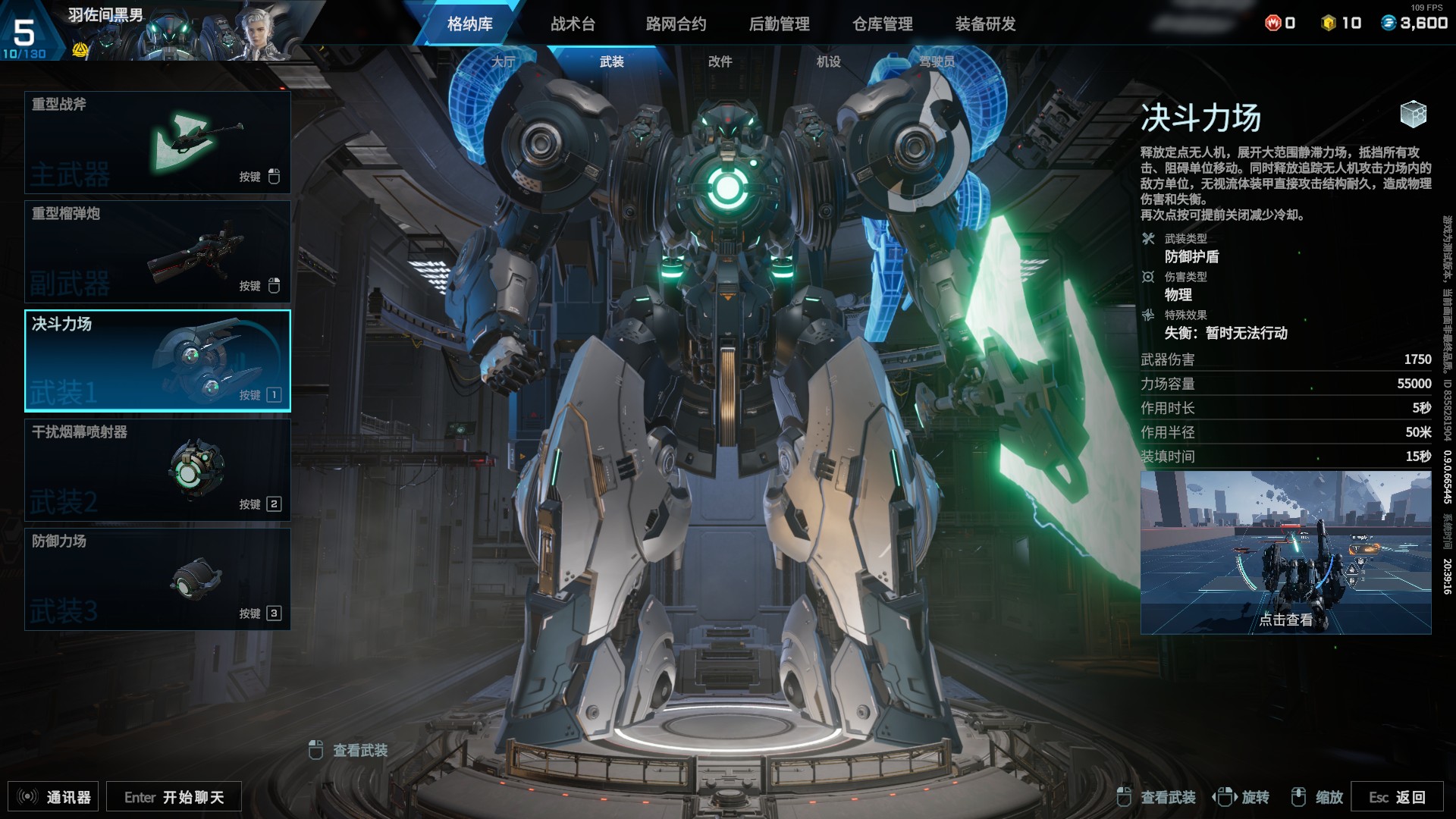The height and width of the screenshot is (819, 1456).
Task: Choose the 重型榴弹炮 secondary weapon slot
Action: point(158,252)
